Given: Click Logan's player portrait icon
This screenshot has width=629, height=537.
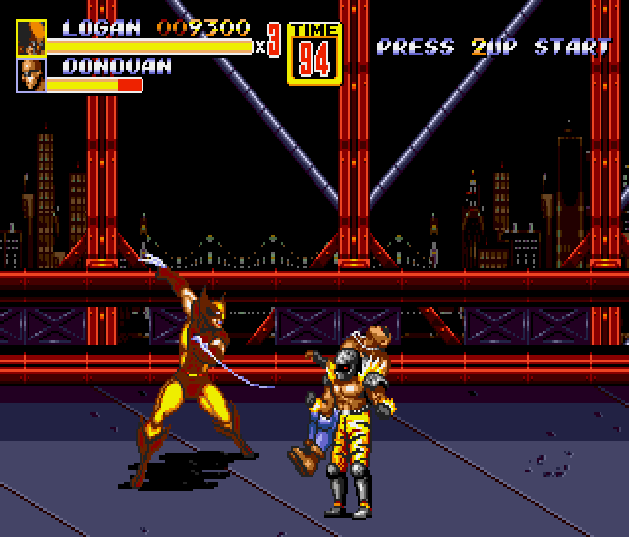Looking at the screenshot, I should tap(31, 38).
